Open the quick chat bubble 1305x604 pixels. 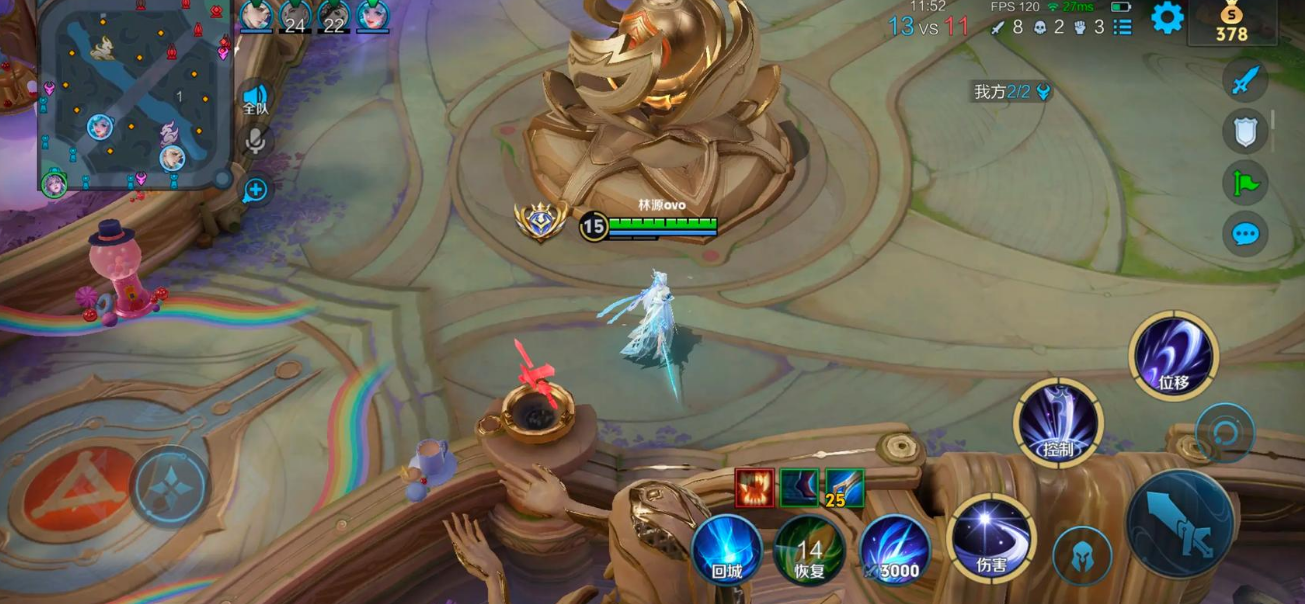coord(1245,234)
